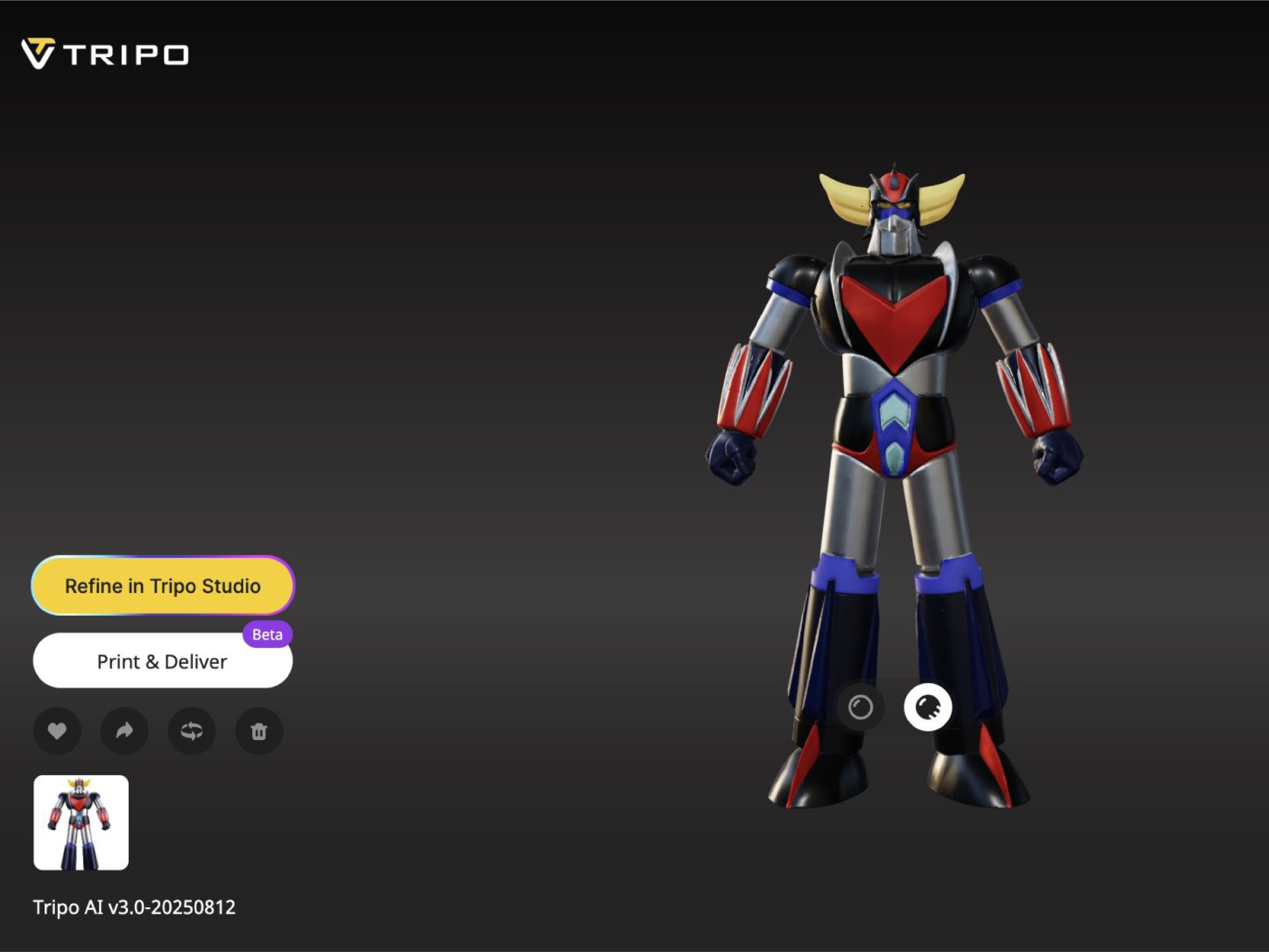Click the Tripo logo
This screenshot has height=952, width=1269.
pos(105,54)
